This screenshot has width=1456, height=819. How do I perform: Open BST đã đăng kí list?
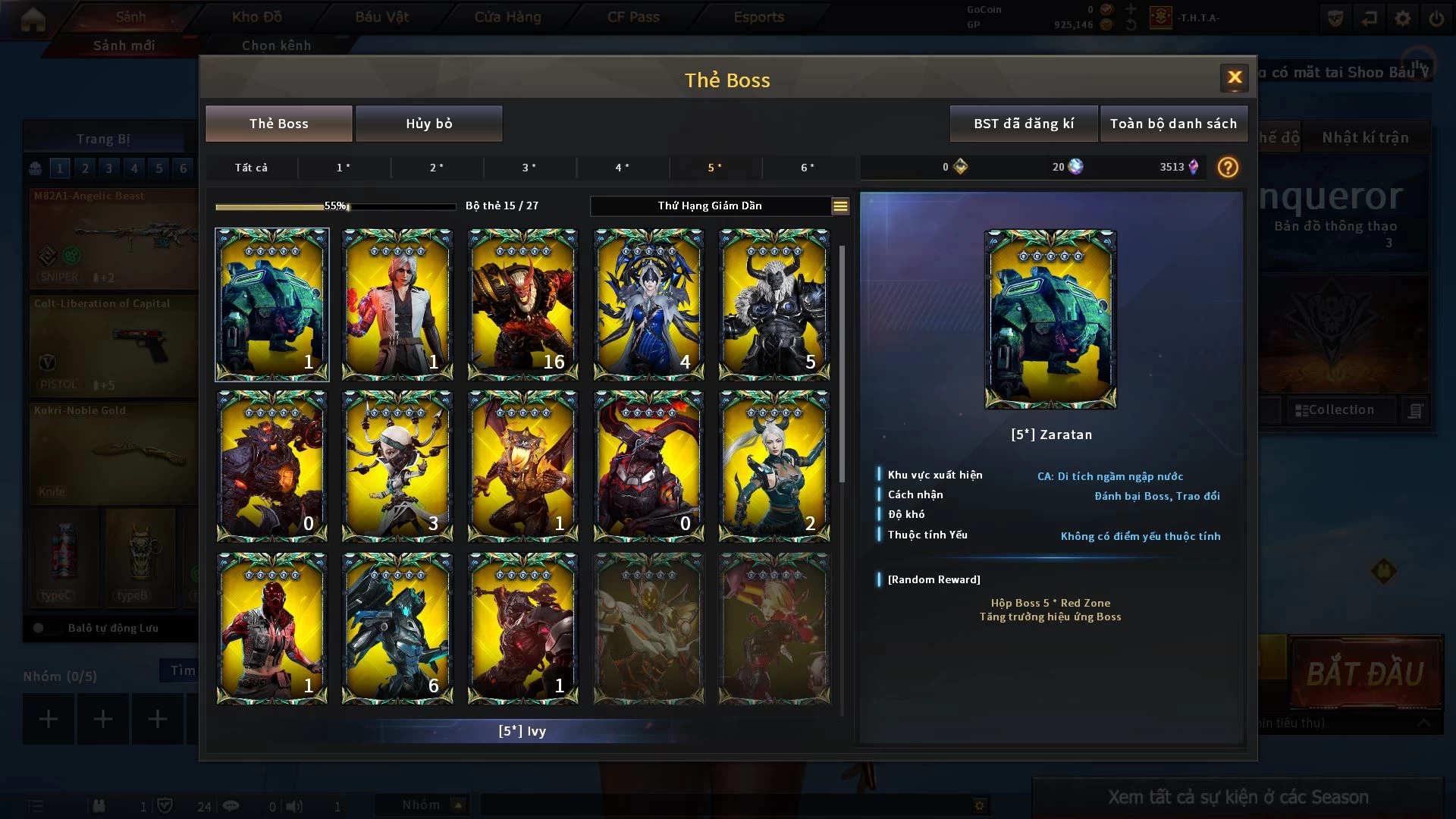(x=1023, y=124)
